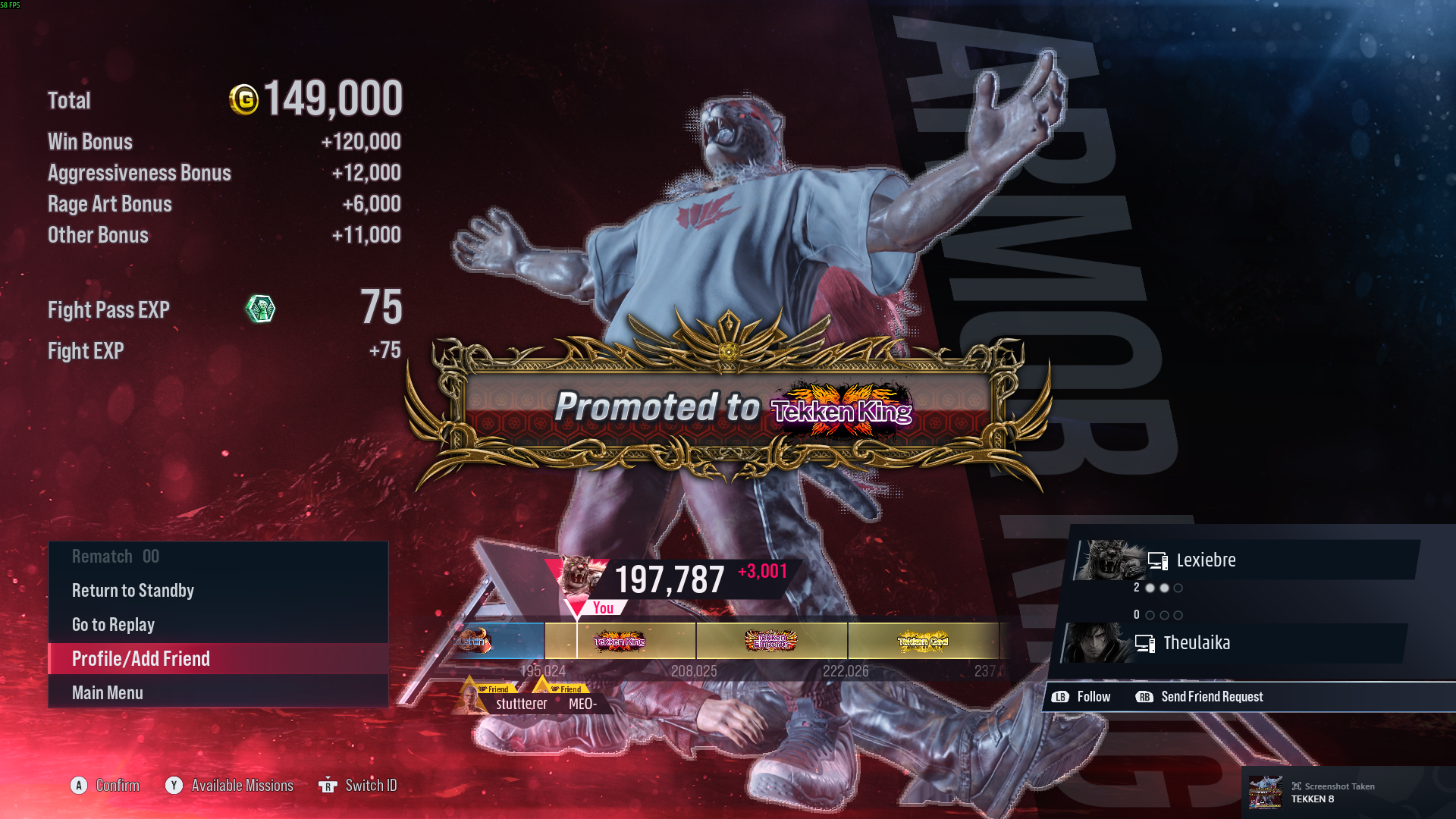Click the Tekken Emperor rank emblem

coord(771,641)
